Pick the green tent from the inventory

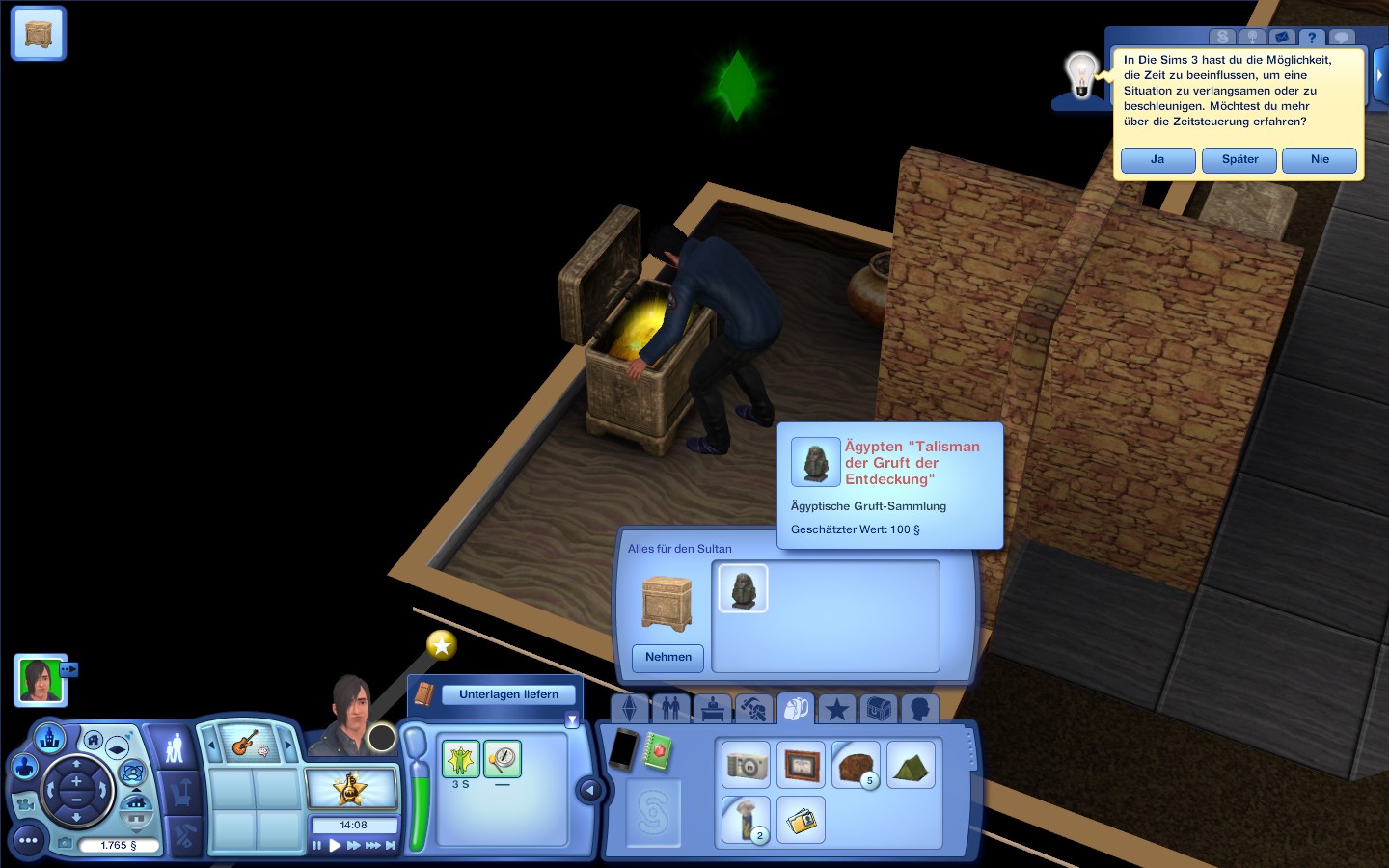911,766
